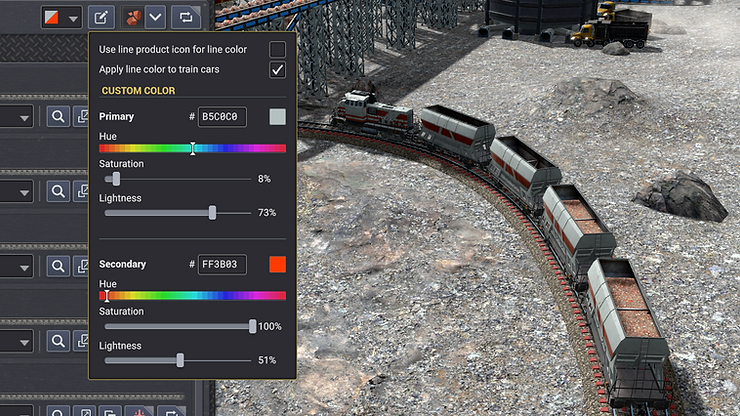740x416 pixels.
Task: Edit the primary hex color field
Action: click(221, 117)
